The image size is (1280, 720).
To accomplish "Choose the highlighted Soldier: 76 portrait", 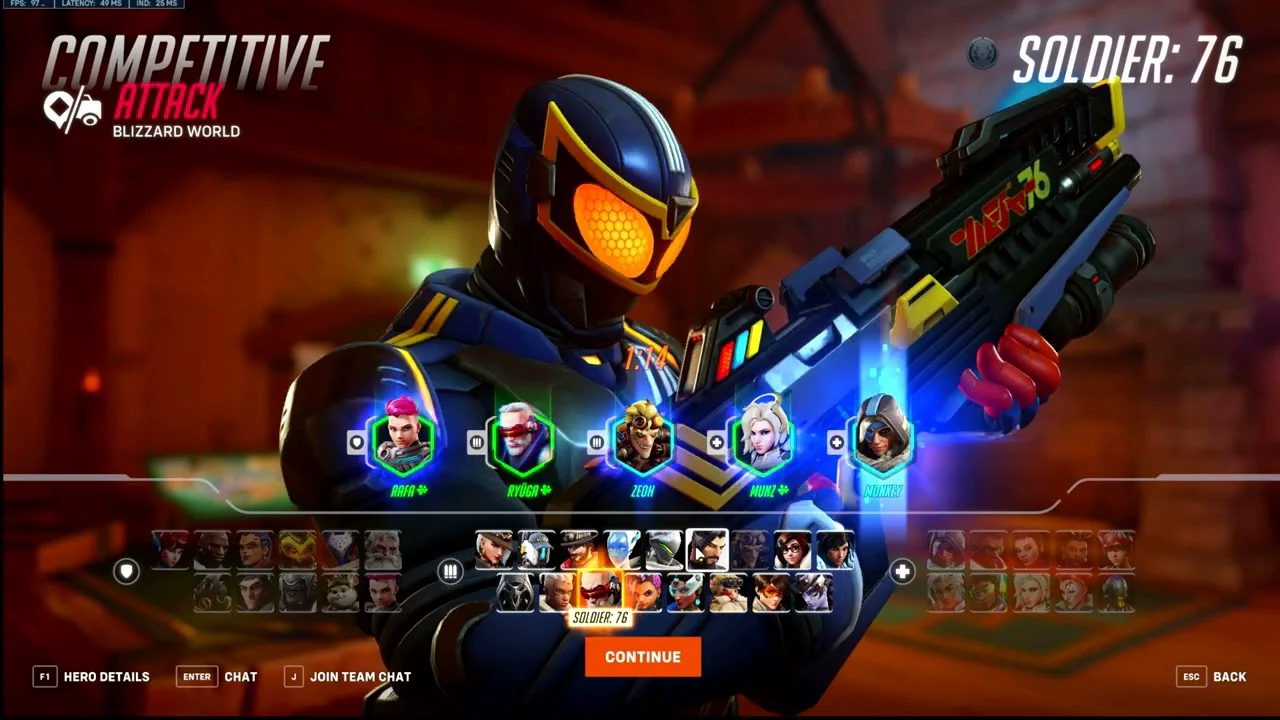I will click(601, 590).
